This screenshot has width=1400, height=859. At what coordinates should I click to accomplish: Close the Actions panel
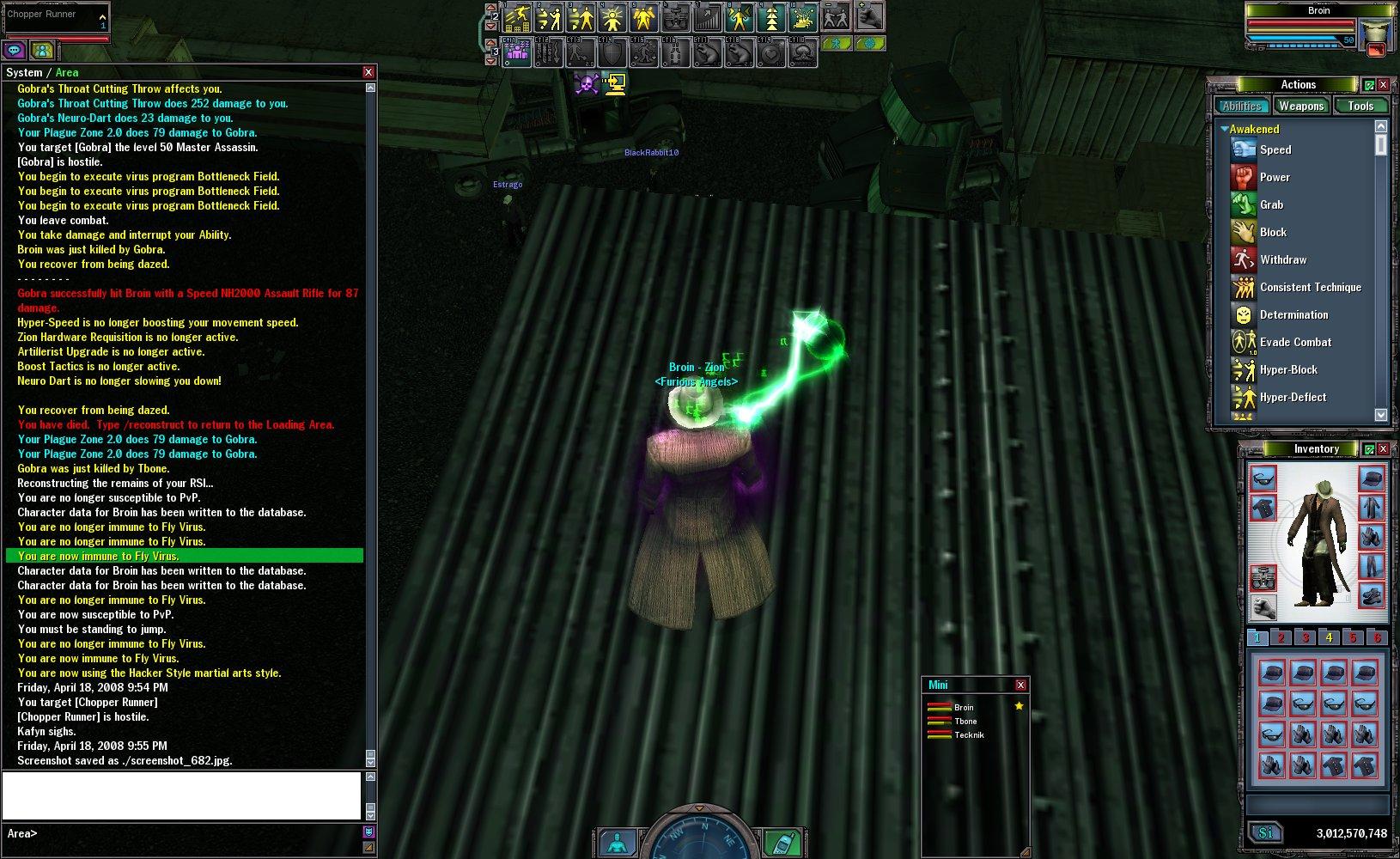coord(1383,84)
